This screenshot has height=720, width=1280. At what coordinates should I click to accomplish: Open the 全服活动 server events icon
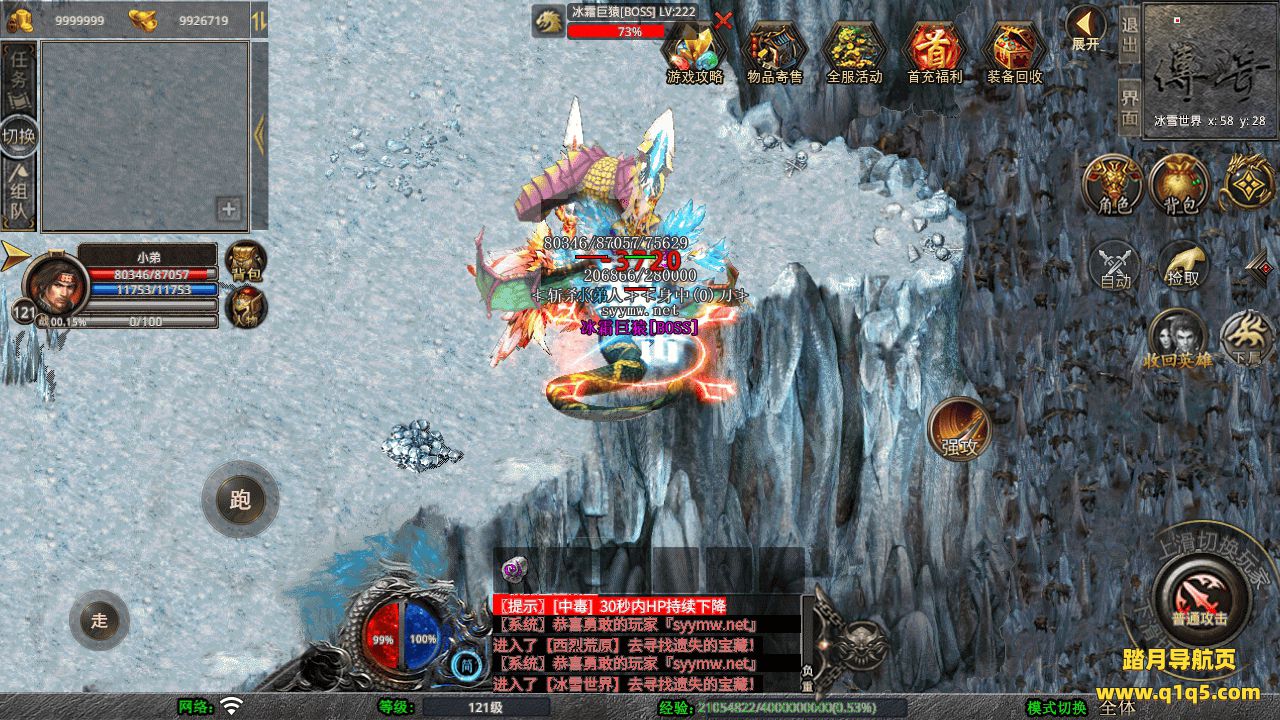click(x=854, y=50)
